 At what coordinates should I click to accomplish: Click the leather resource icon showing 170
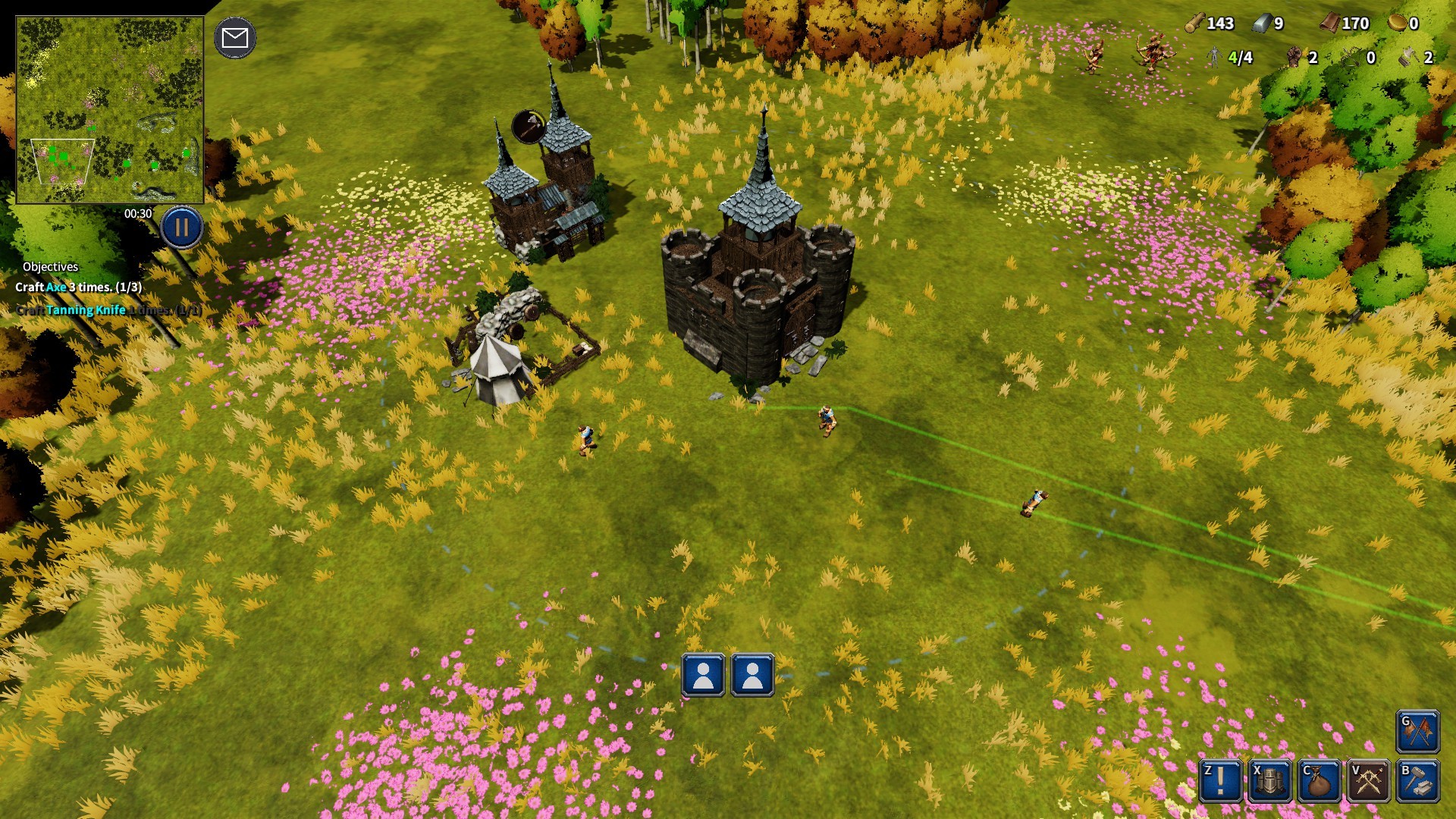[1331, 24]
